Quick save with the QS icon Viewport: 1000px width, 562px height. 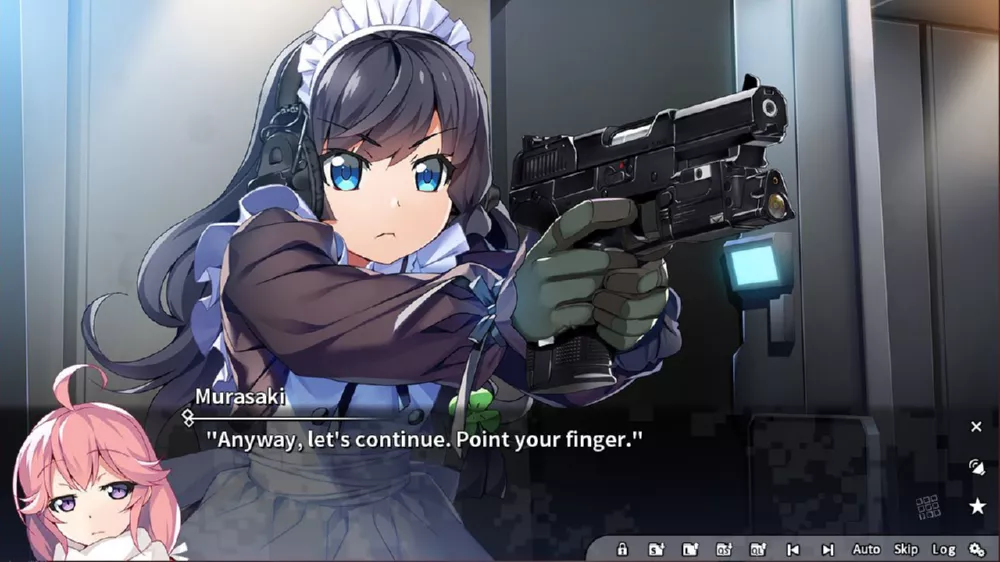pos(724,549)
